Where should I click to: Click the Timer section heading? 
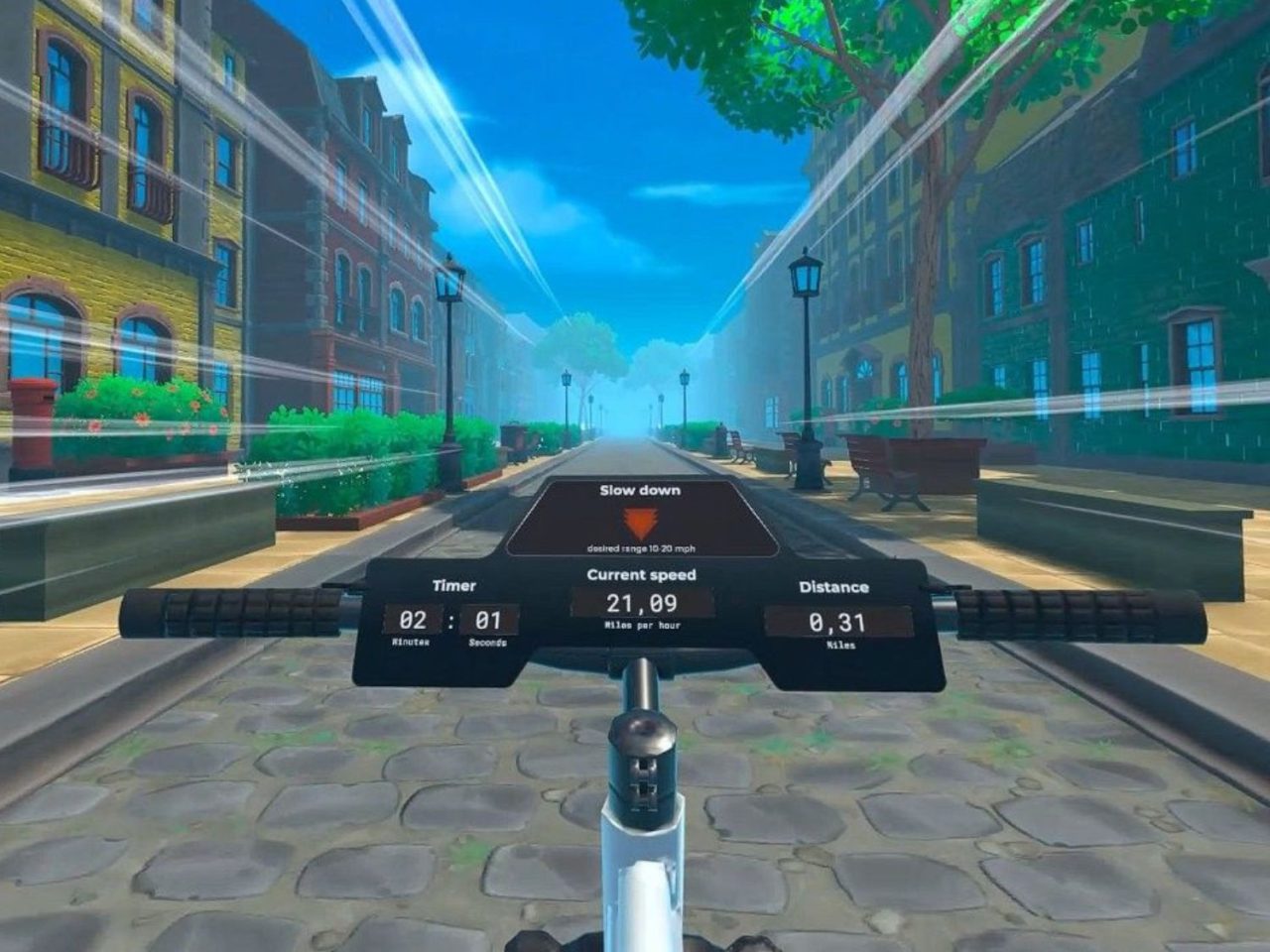456,584
